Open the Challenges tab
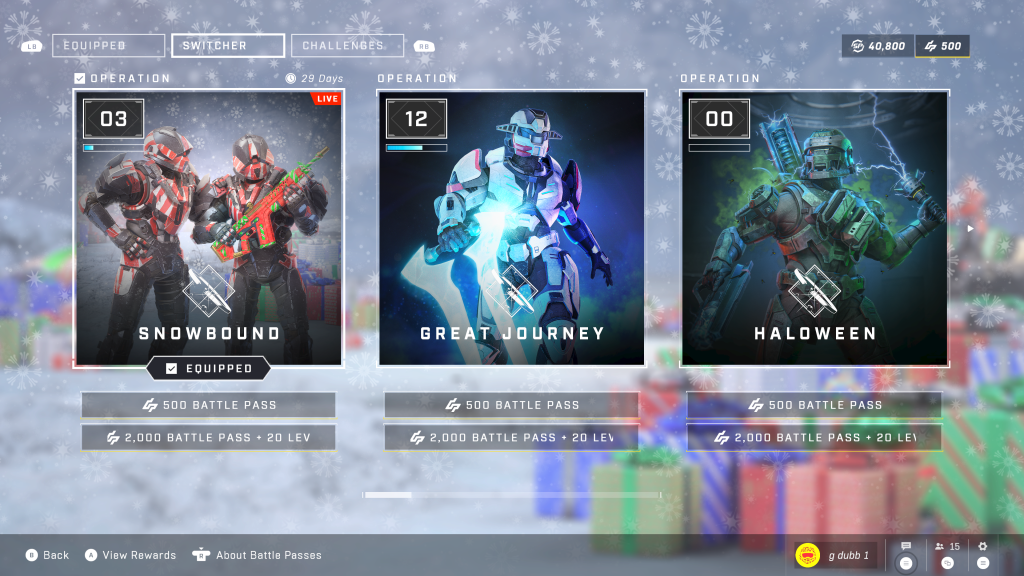 point(347,45)
